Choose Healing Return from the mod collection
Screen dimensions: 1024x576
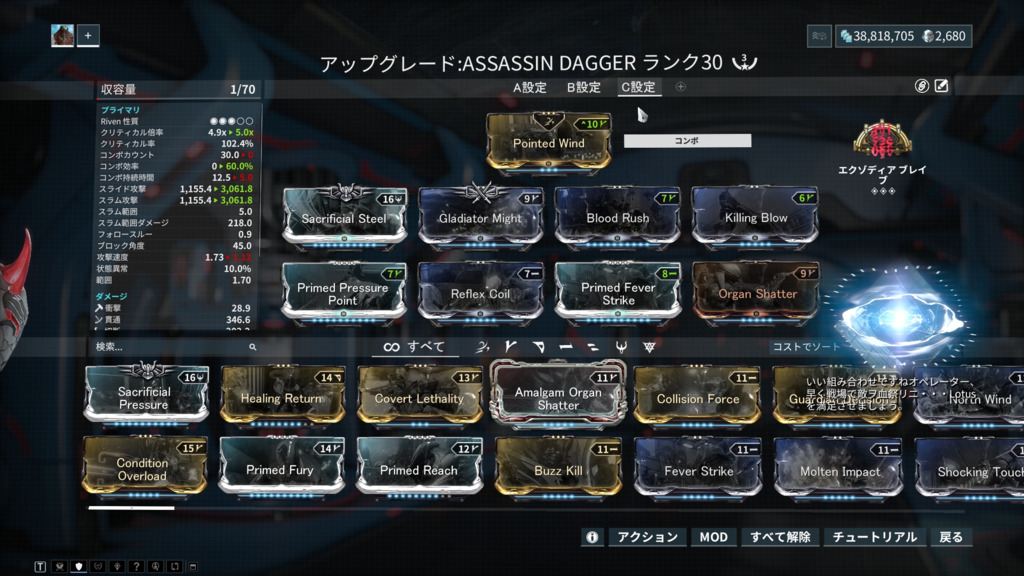pos(282,396)
